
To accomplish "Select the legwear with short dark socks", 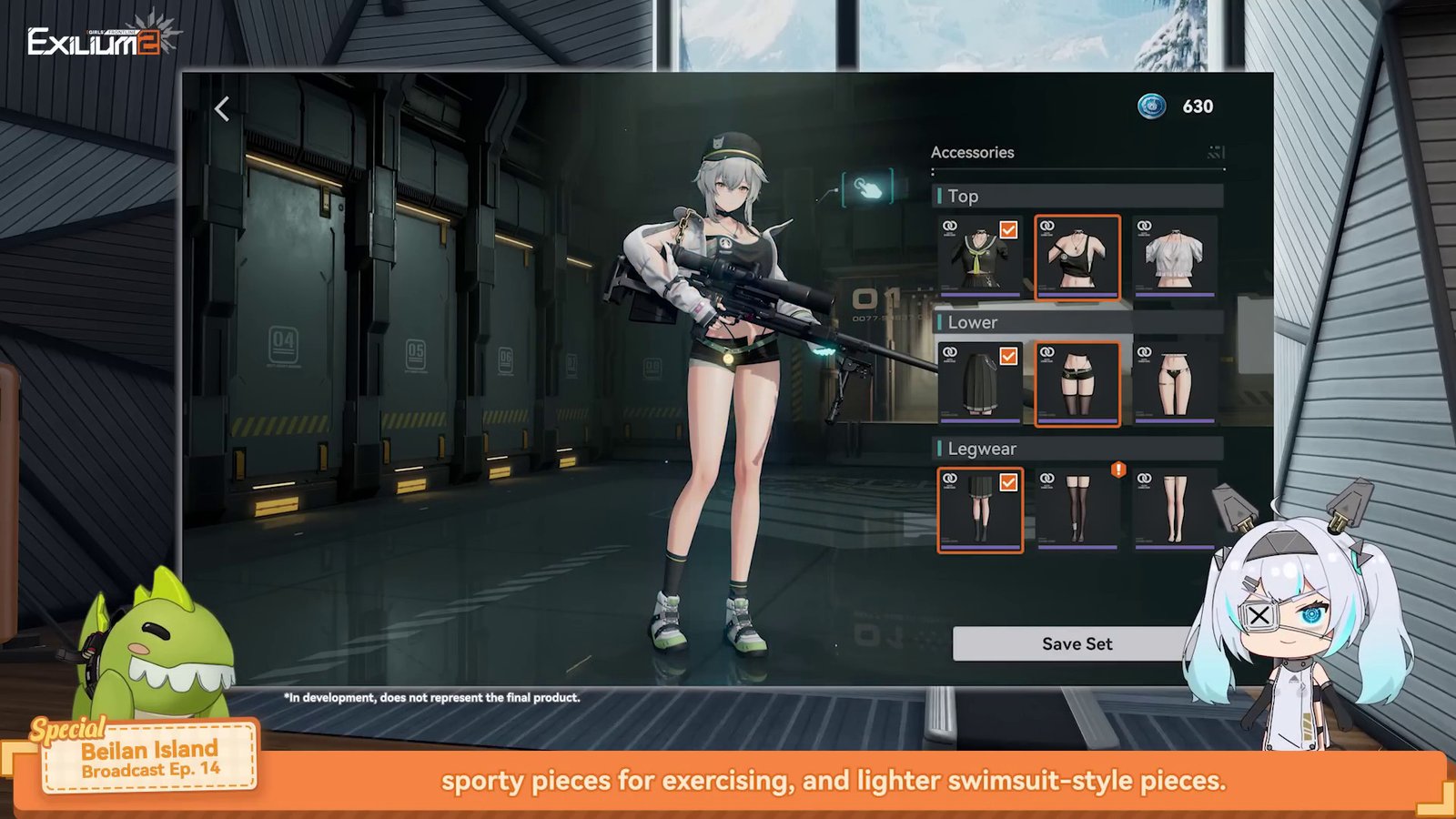I will pyautogui.click(x=980, y=510).
